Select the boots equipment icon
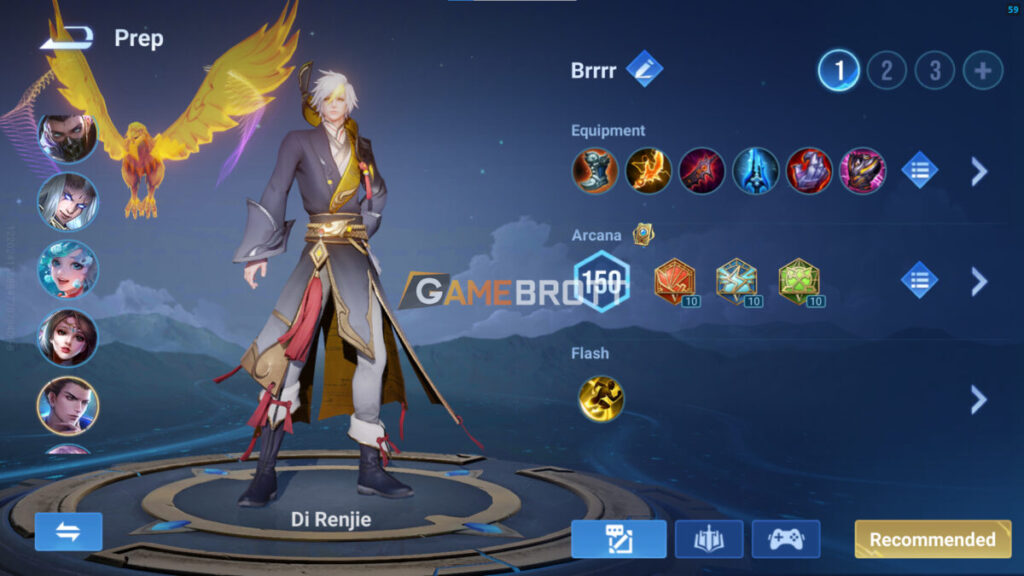Viewport: 1024px width, 576px height. (594, 171)
